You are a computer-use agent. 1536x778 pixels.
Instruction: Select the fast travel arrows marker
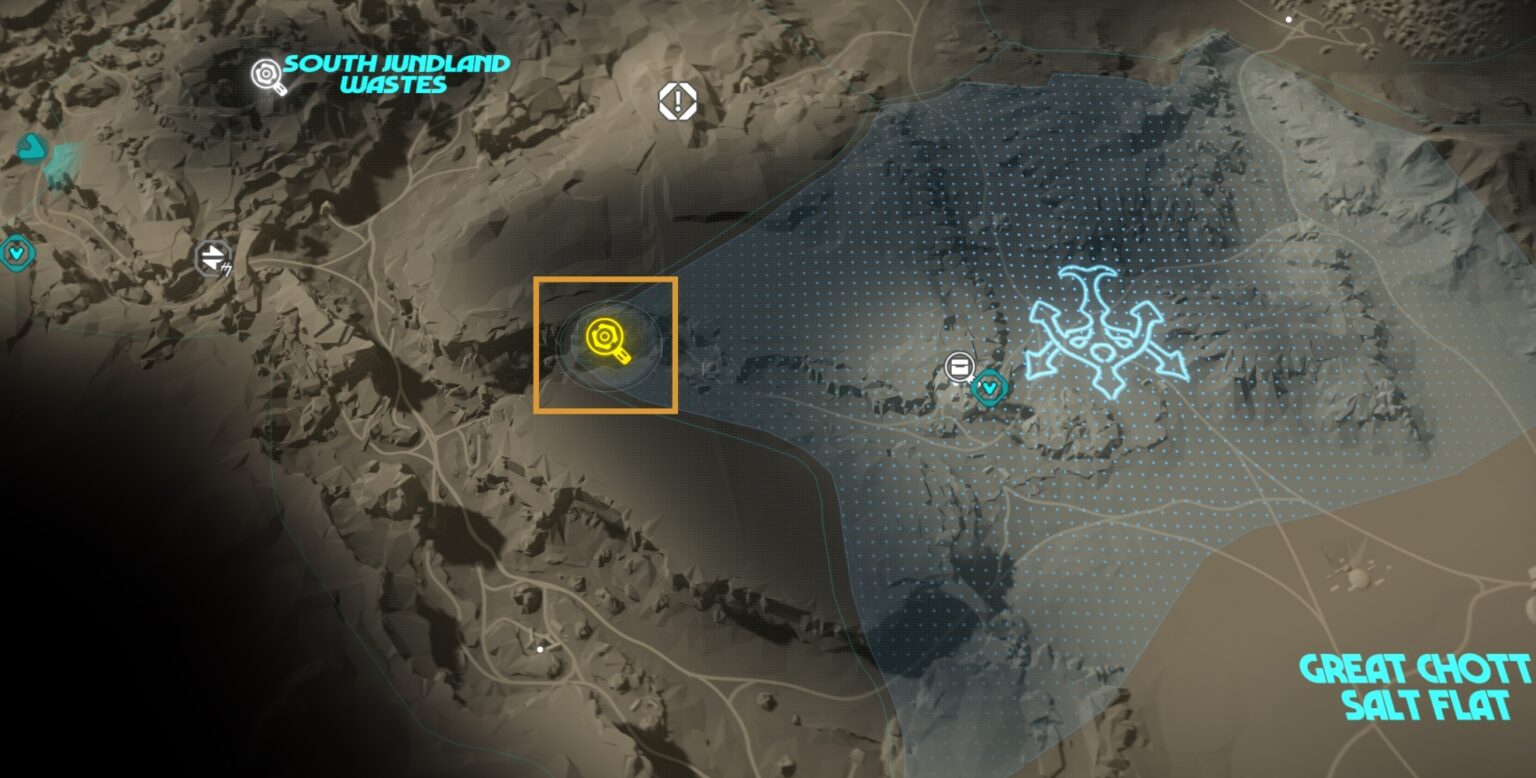pyautogui.click(x=213, y=258)
